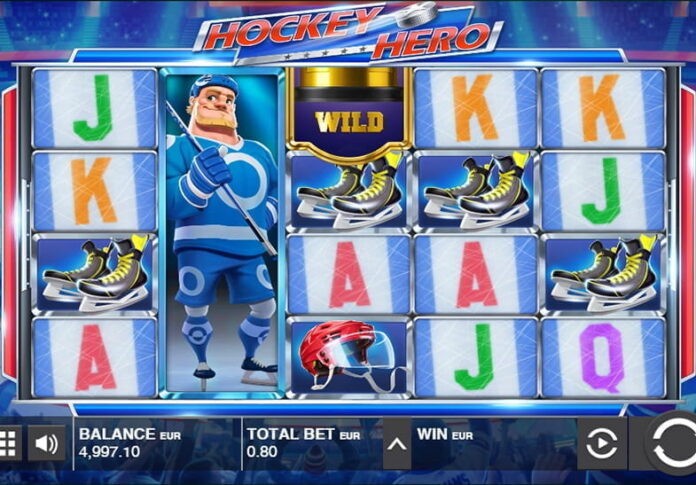Screen dimensions: 696x485
Task: Start autoplay with the play-arrow button
Action: coord(601,444)
